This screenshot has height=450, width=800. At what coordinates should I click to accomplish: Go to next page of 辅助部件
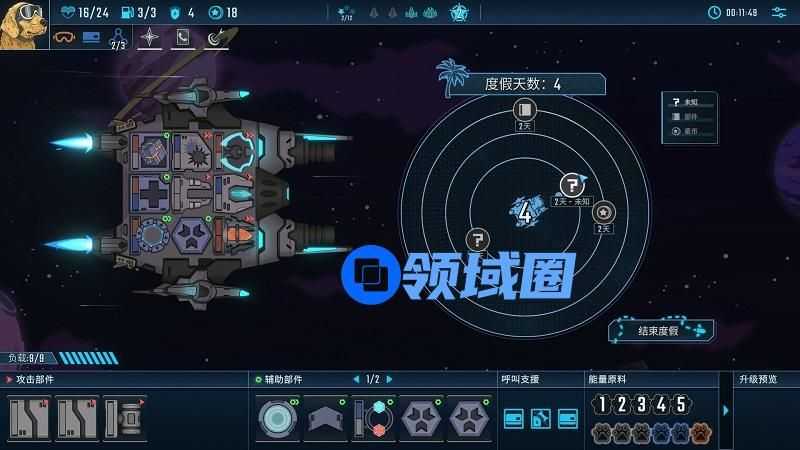pos(388,379)
